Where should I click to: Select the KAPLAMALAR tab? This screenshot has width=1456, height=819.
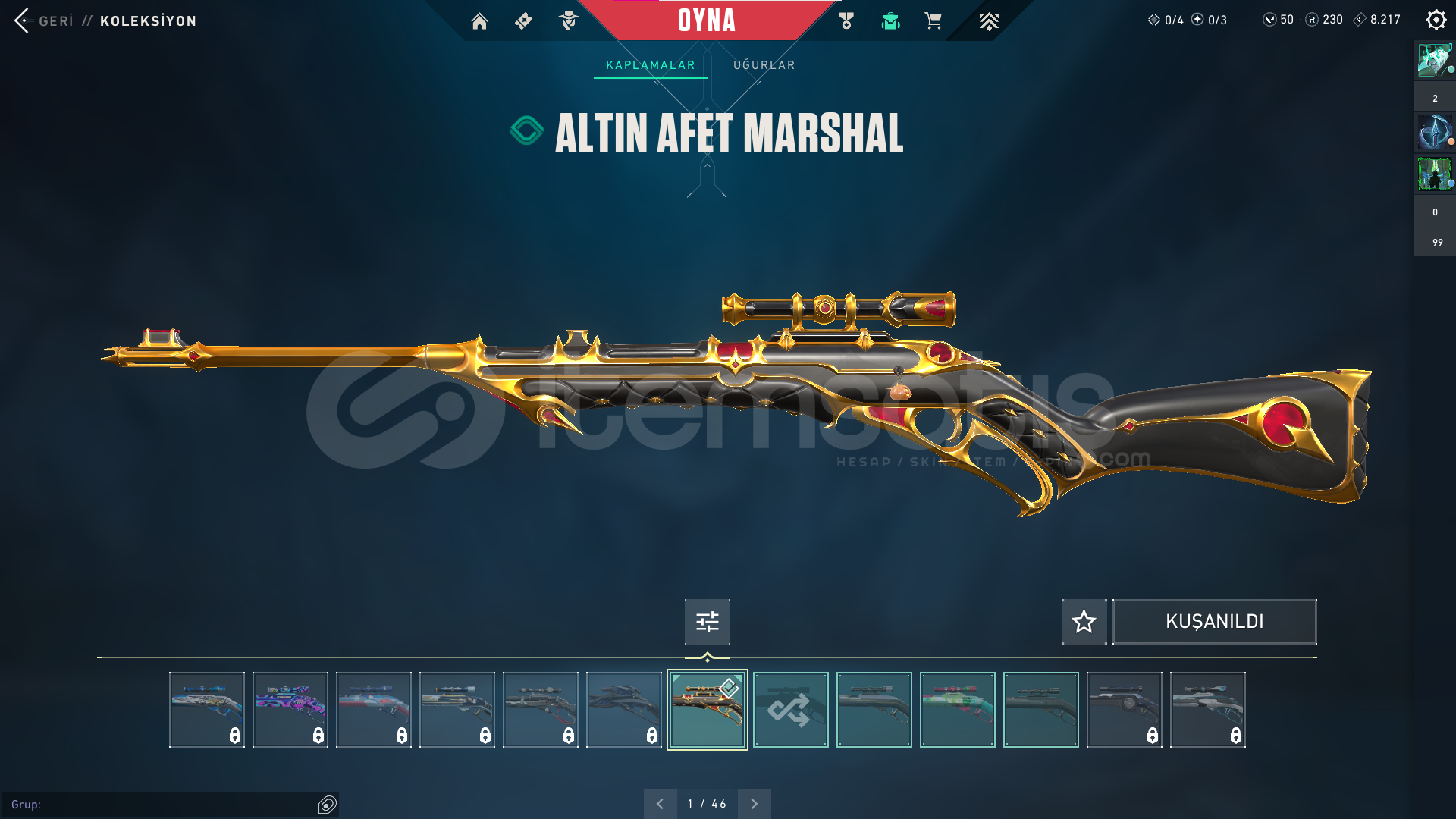(x=650, y=65)
